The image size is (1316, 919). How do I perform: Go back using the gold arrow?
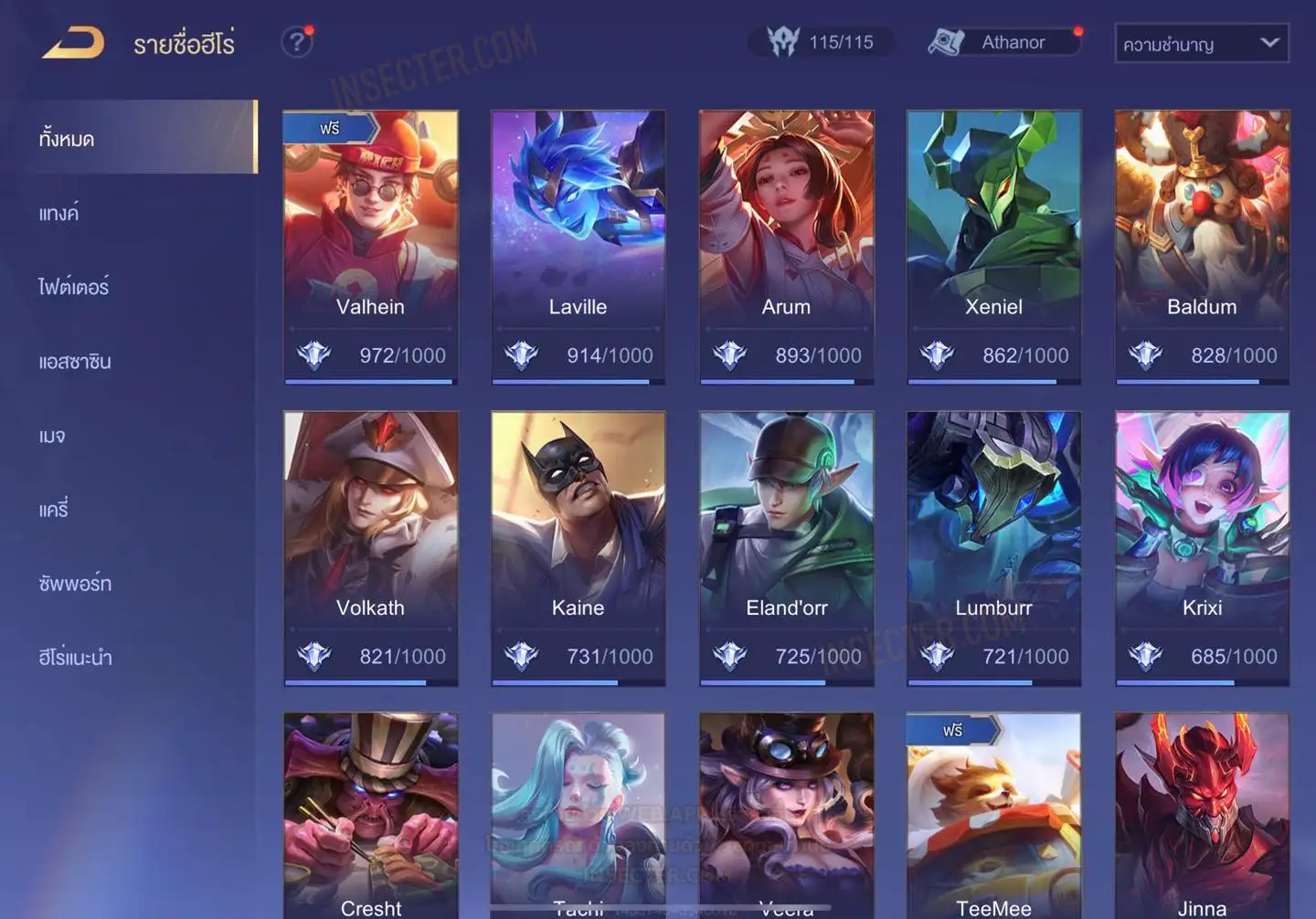73,43
